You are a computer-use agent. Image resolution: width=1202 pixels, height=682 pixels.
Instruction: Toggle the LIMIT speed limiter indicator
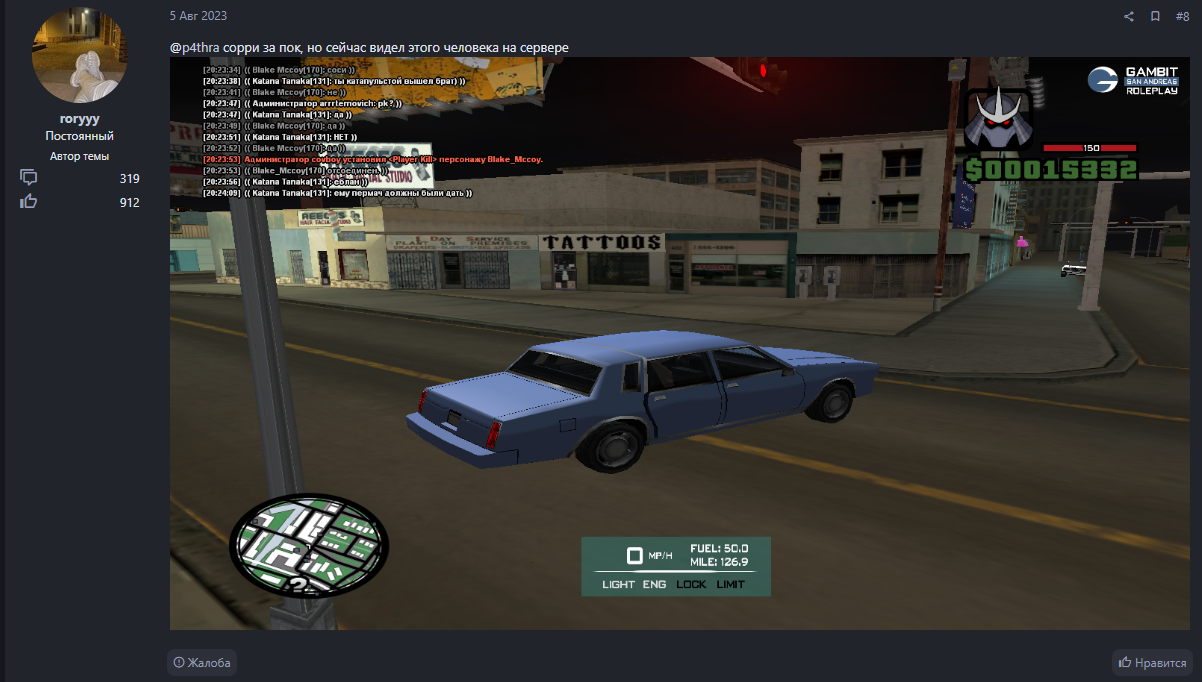point(730,584)
